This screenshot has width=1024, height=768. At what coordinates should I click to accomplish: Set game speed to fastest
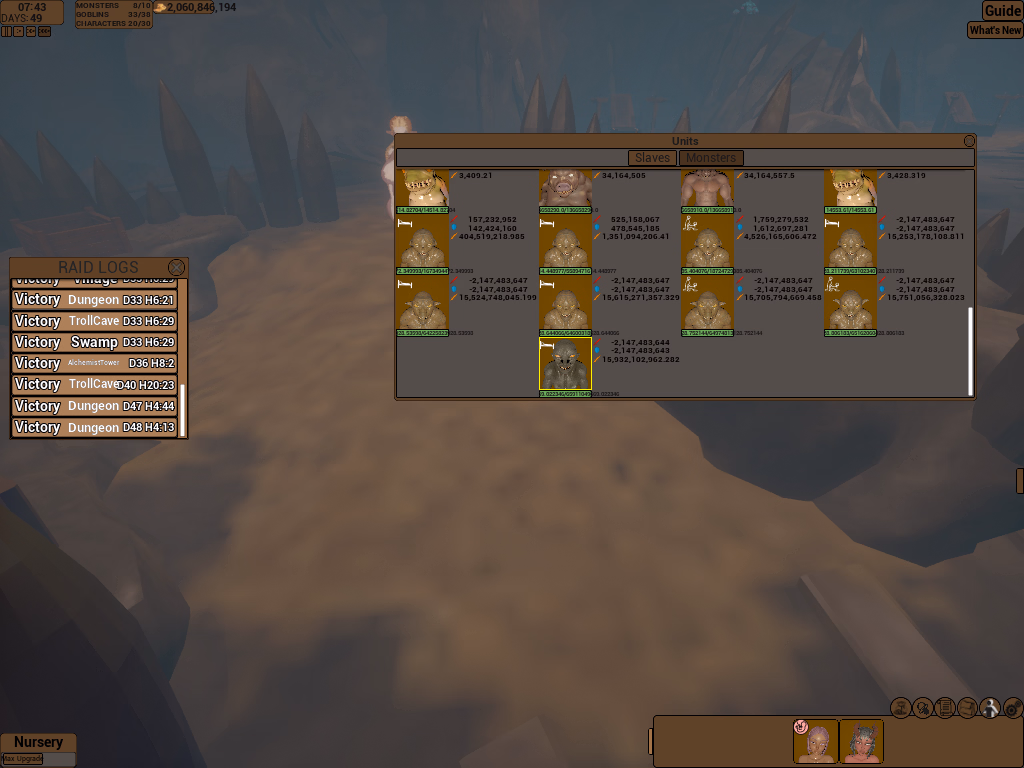point(44,31)
